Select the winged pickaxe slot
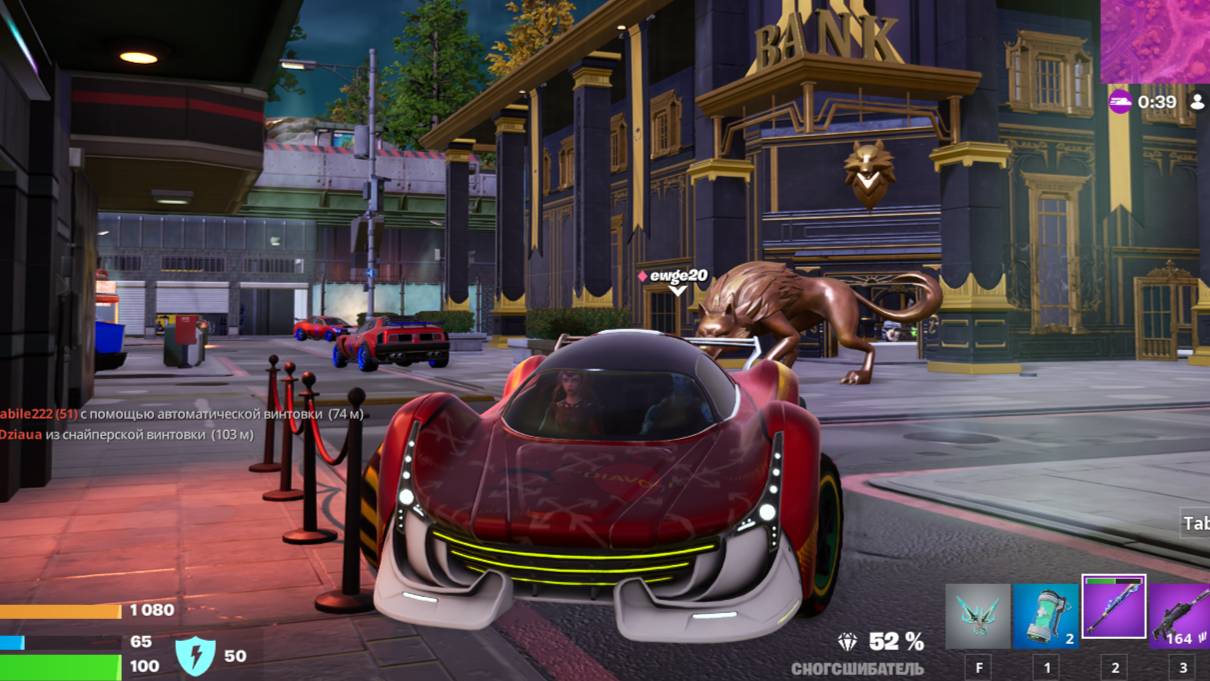 point(977,616)
